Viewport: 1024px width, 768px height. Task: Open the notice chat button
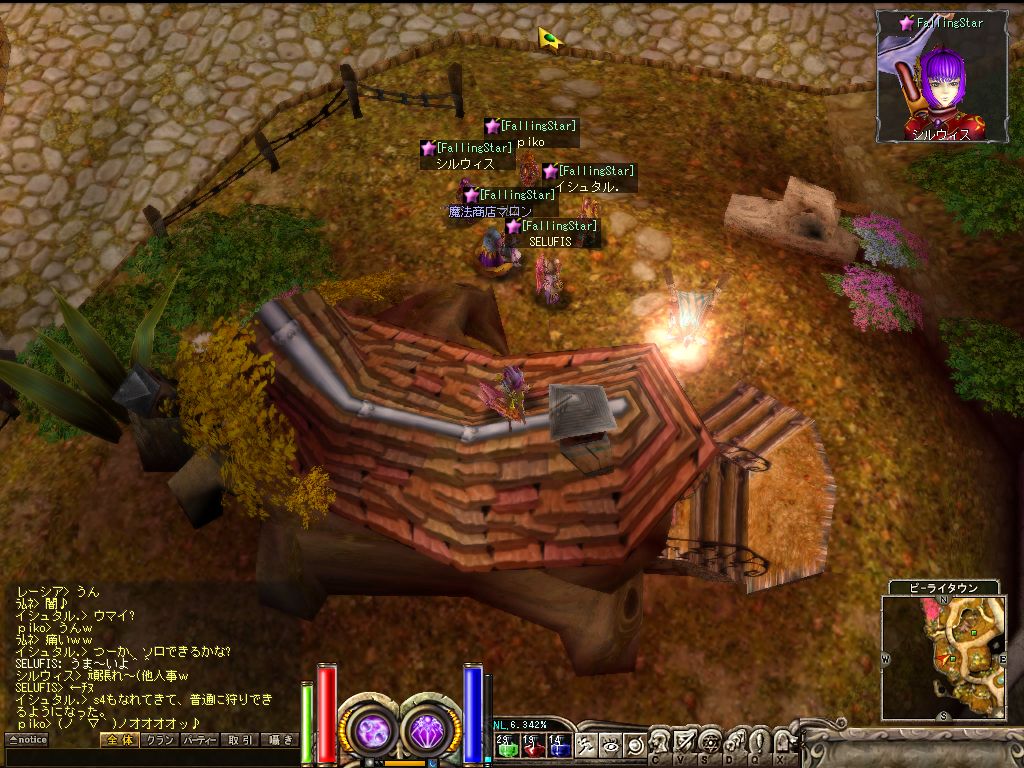[28, 740]
